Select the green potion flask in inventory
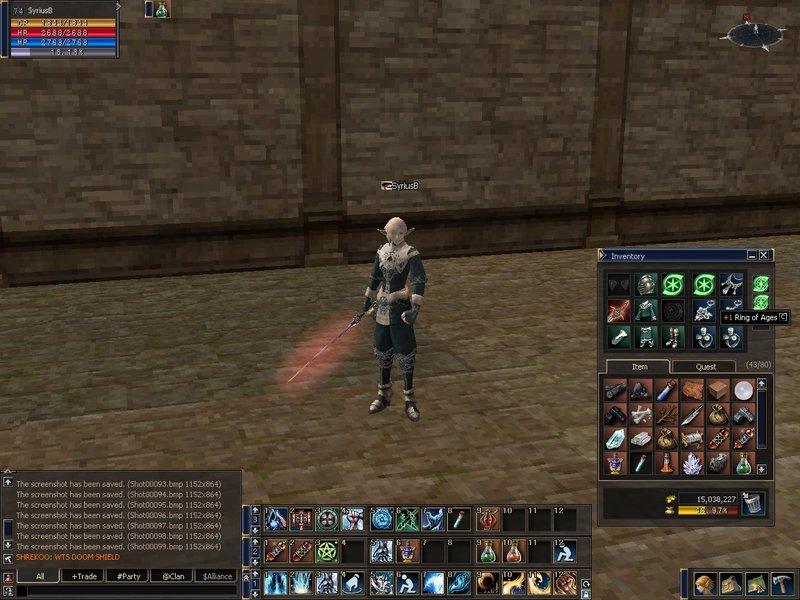The height and width of the screenshot is (600, 800). [742, 463]
